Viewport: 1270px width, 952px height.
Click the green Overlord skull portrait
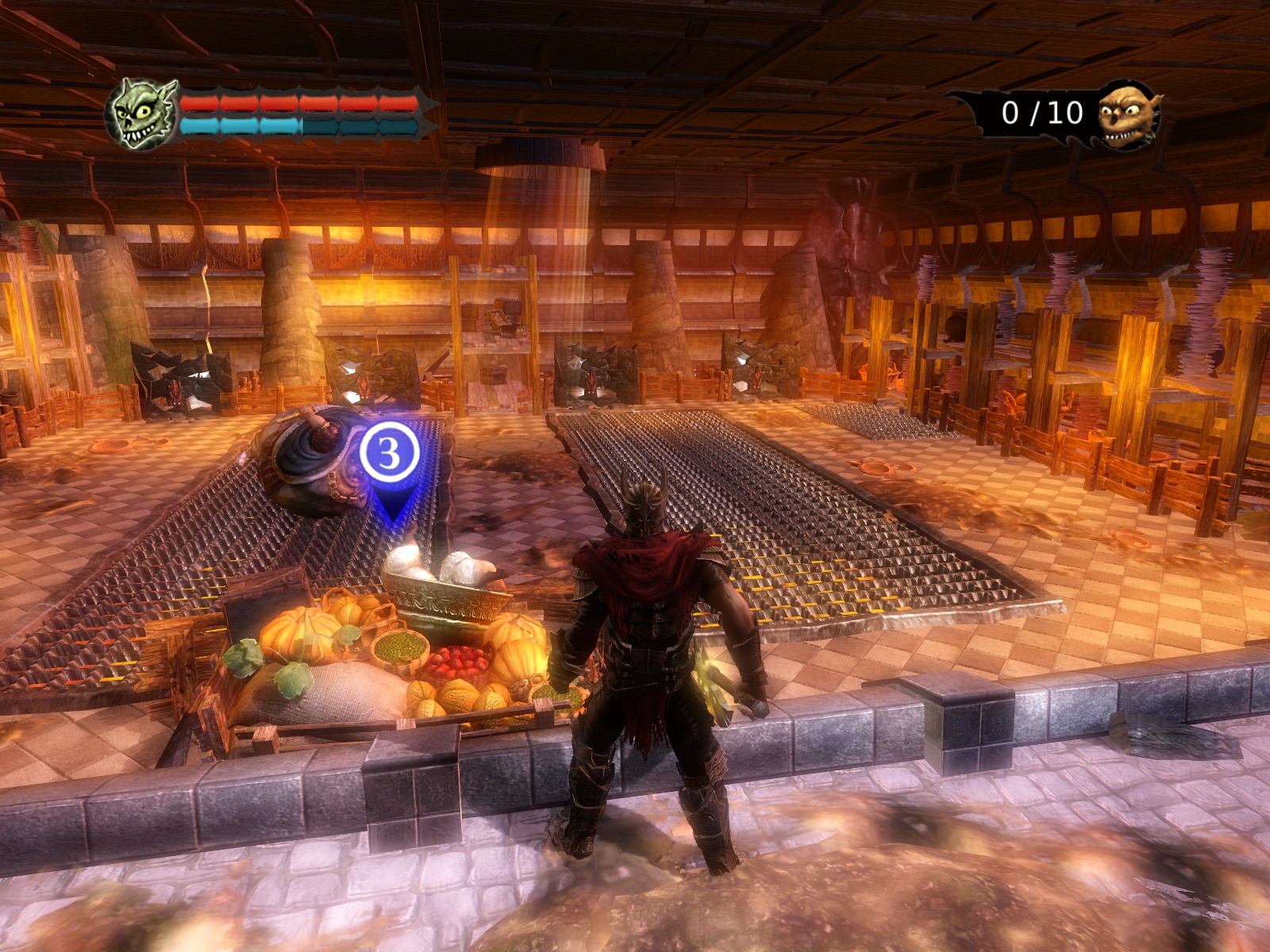[141, 115]
